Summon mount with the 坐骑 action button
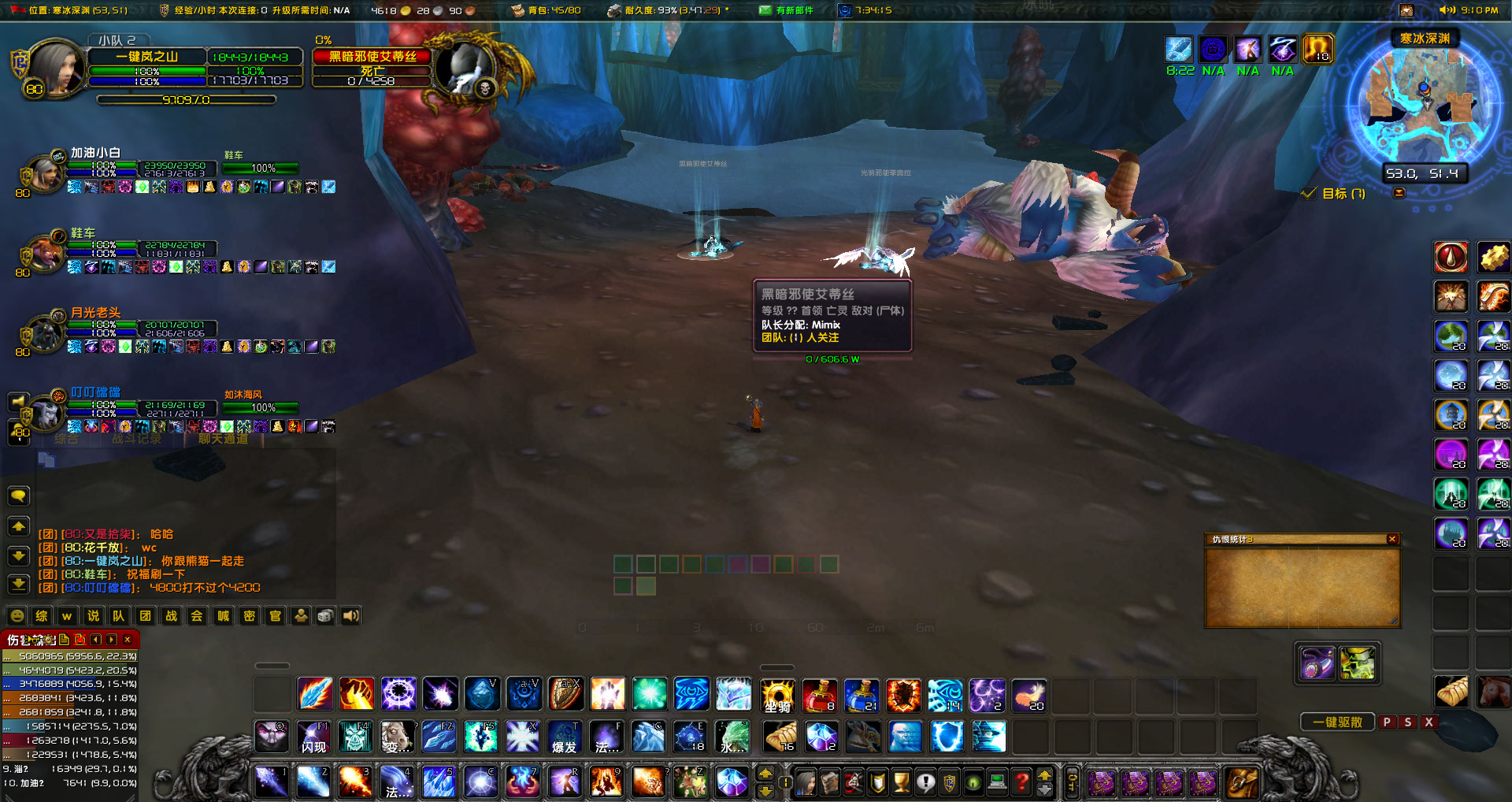1512x802 pixels. point(778,694)
